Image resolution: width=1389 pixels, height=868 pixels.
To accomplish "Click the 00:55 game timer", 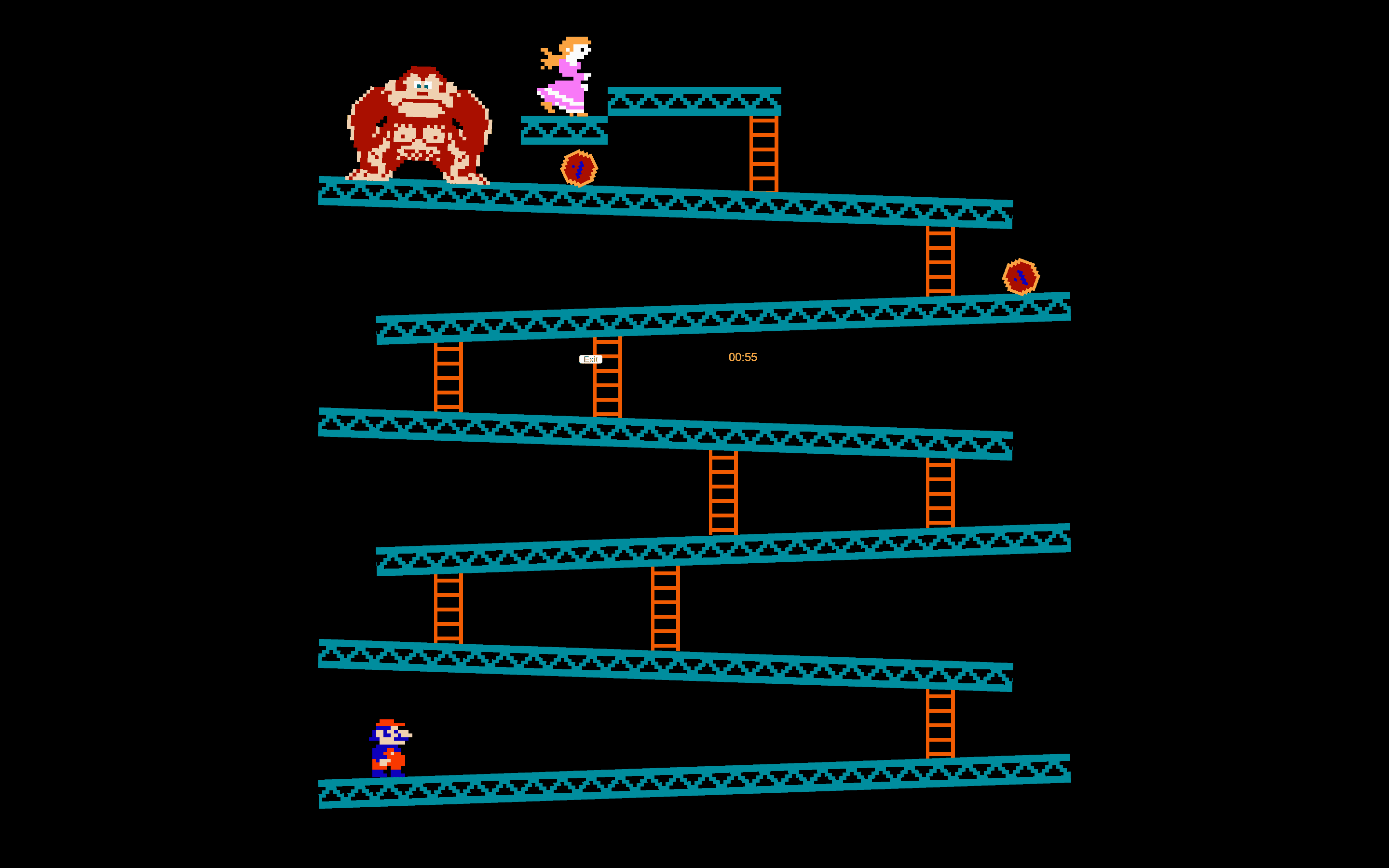I will pyautogui.click(x=743, y=357).
